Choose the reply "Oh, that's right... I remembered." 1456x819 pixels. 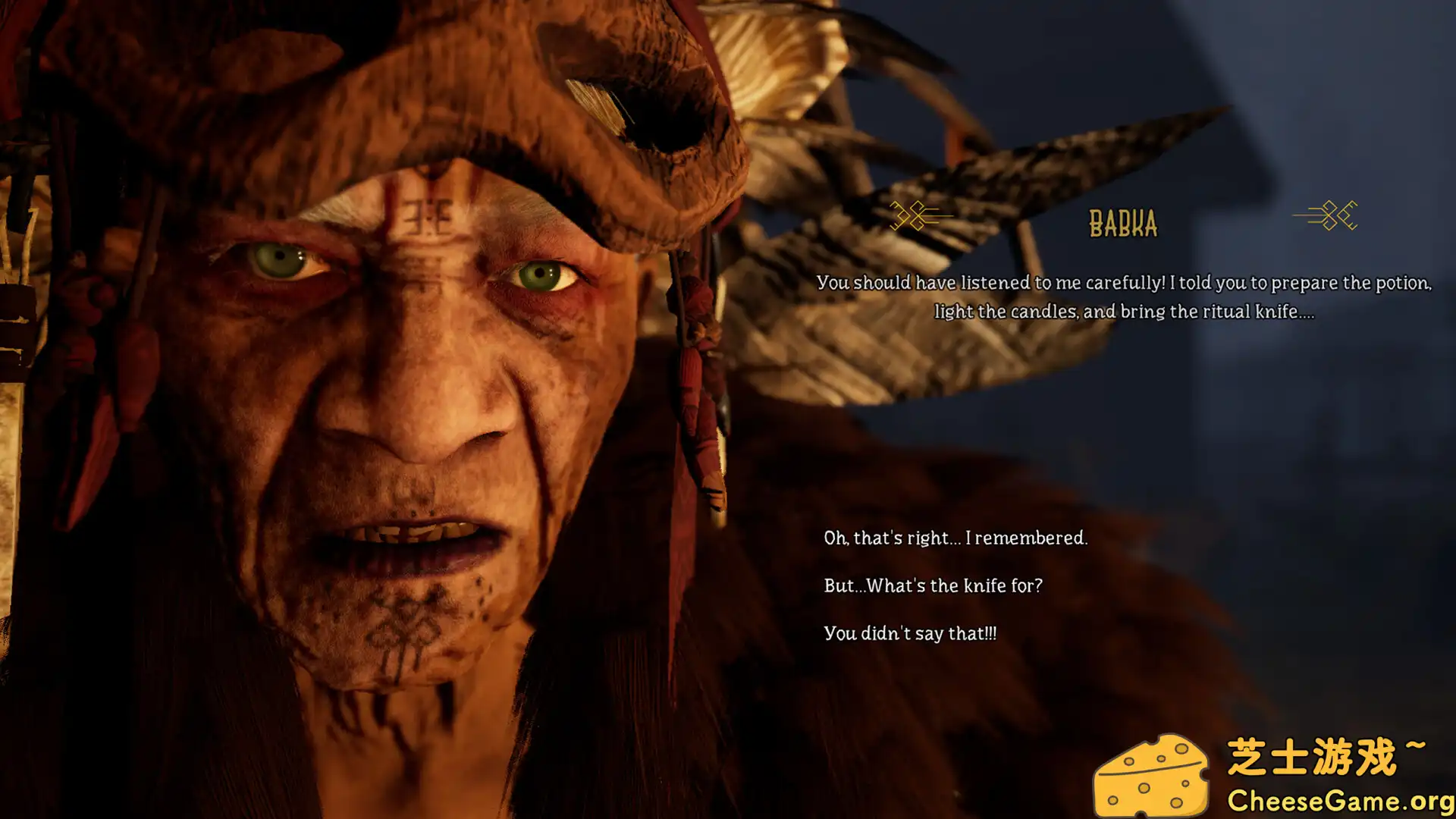click(955, 538)
